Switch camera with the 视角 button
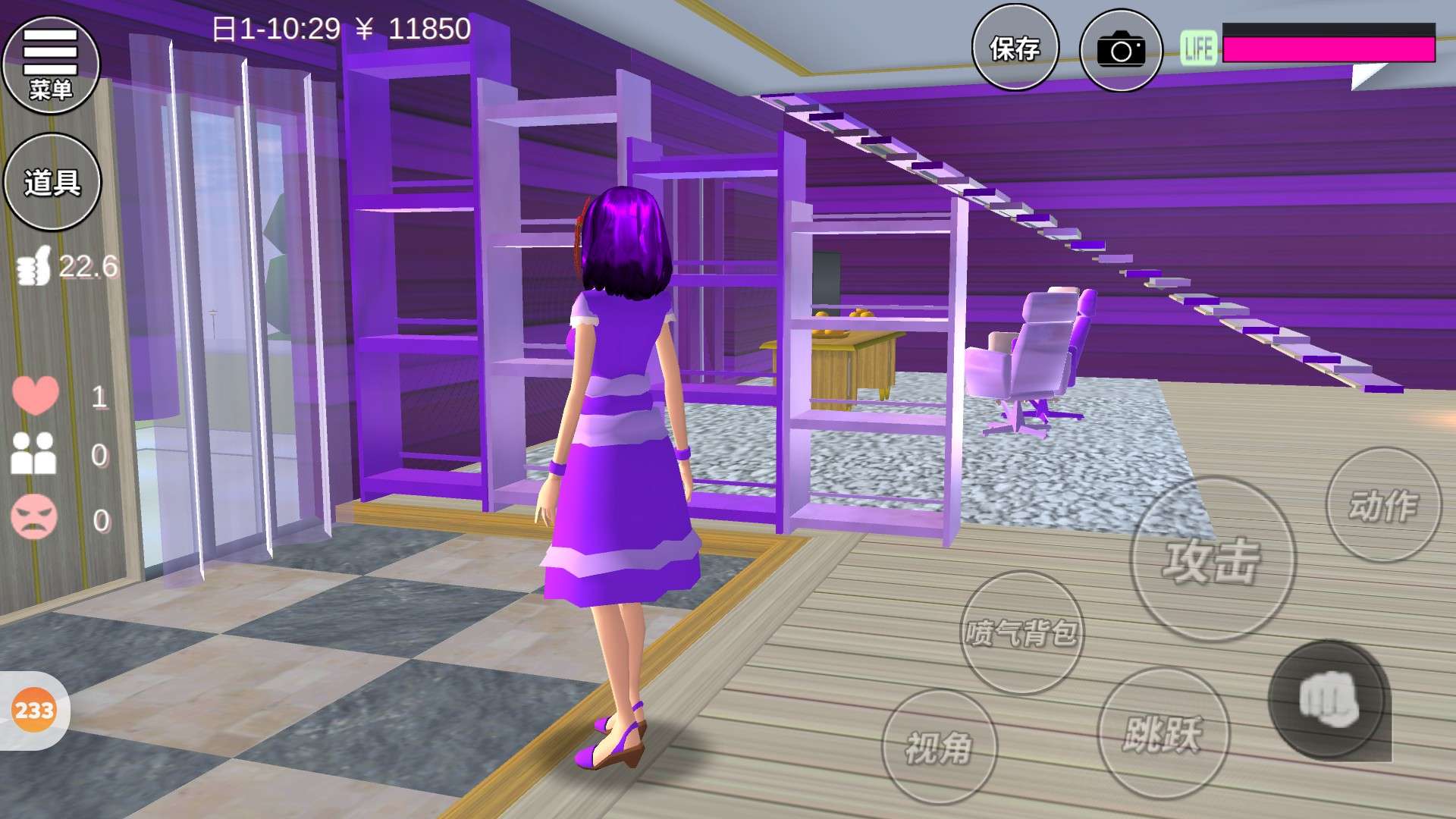1456x819 pixels. pos(939,748)
